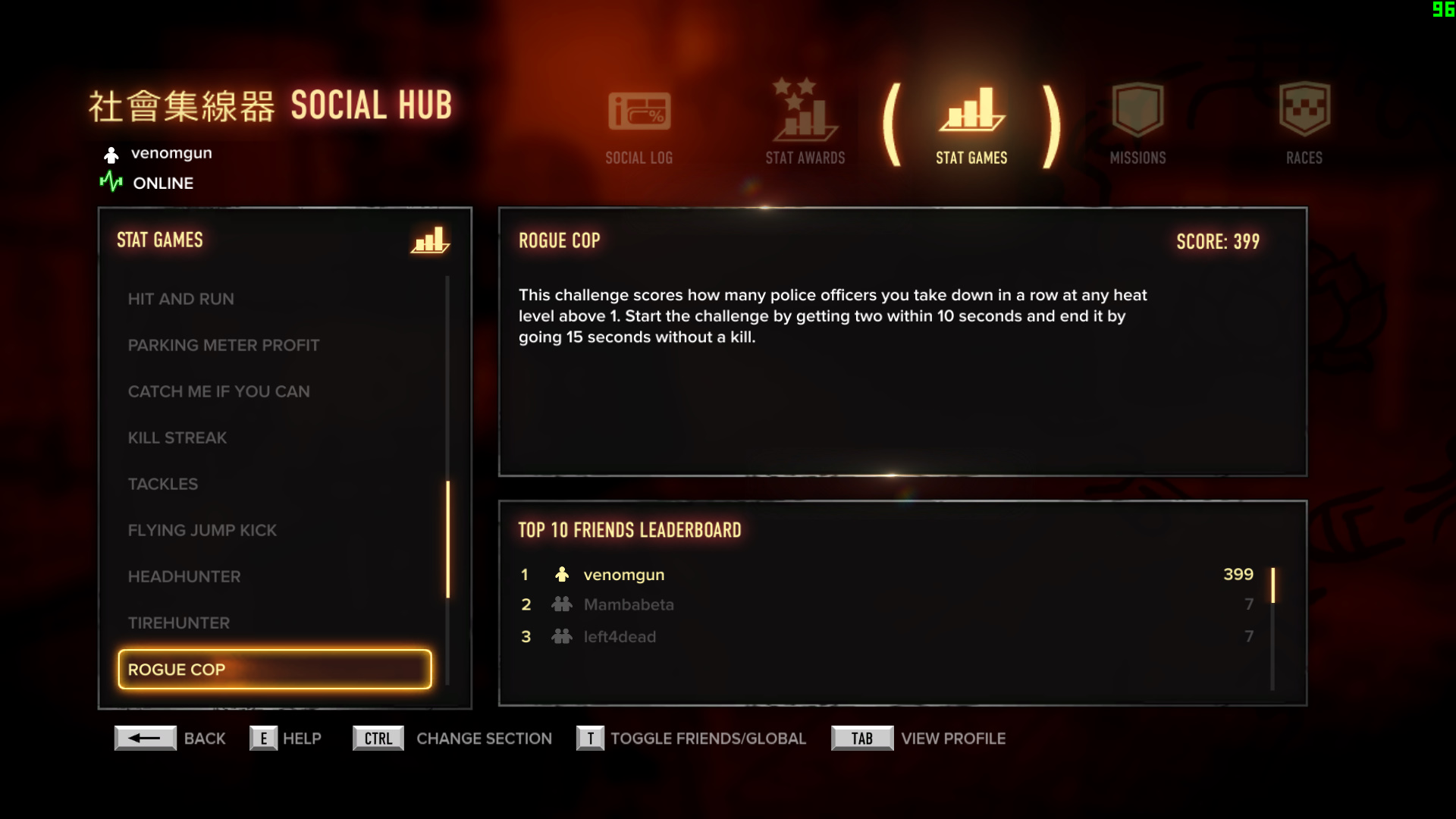Click the stat games list scrollbar
Image resolution: width=1456 pixels, height=819 pixels.
pyautogui.click(x=448, y=538)
